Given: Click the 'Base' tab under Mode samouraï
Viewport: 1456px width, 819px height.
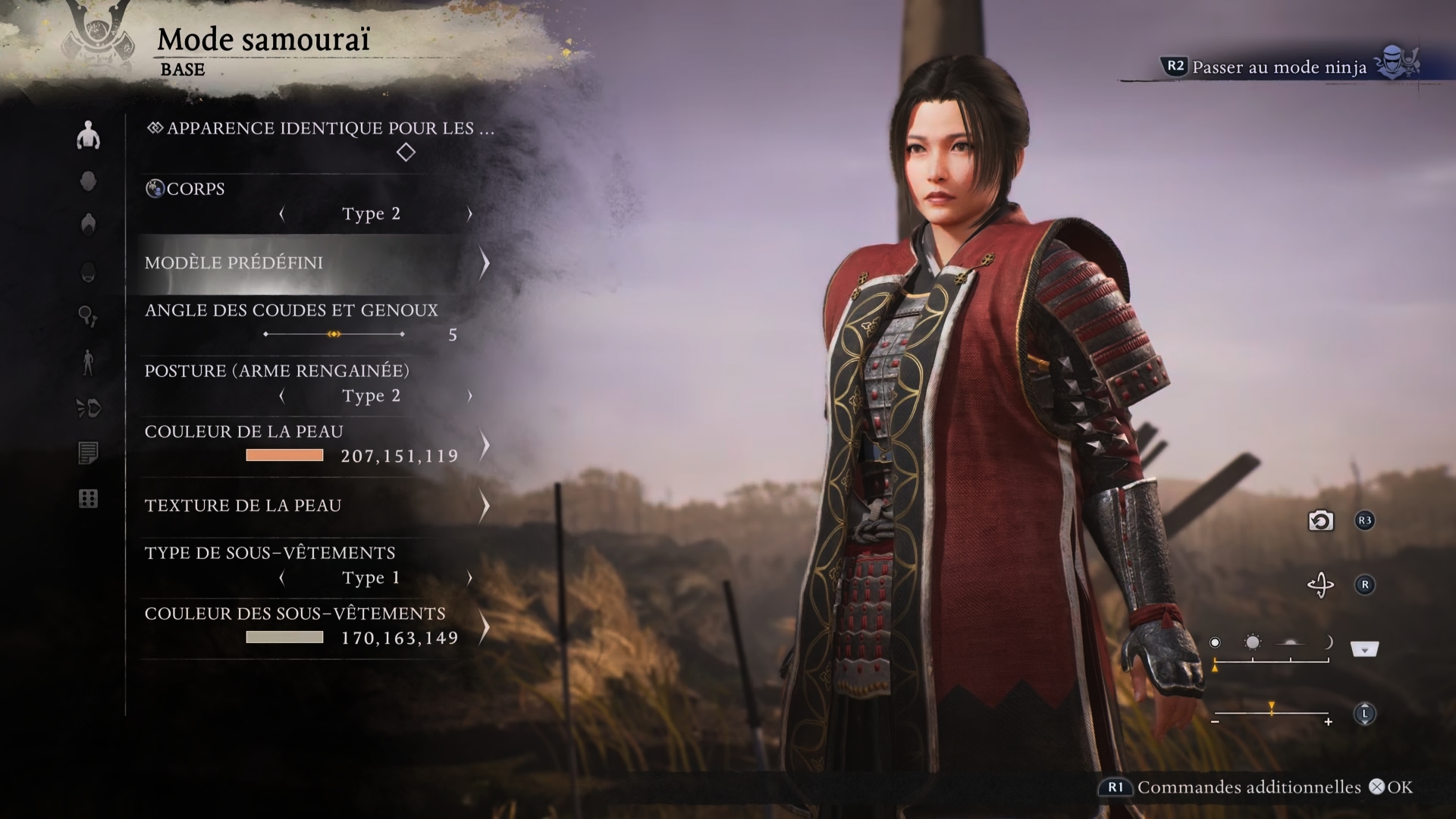Looking at the screenshot, I should pyautogui.click(x=182, y=70).
